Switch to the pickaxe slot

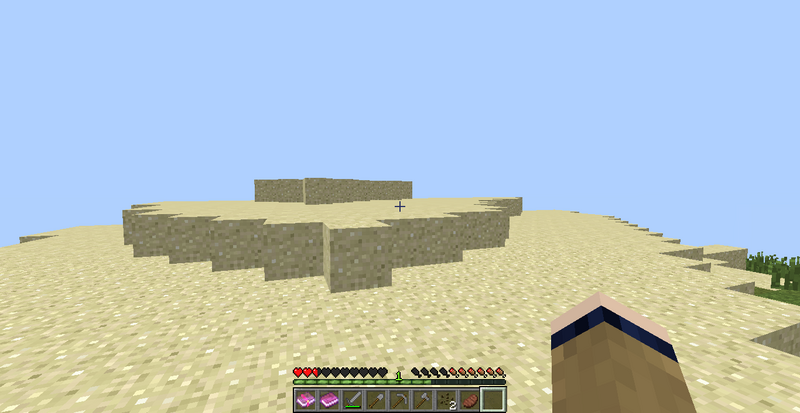coord(398,400)
